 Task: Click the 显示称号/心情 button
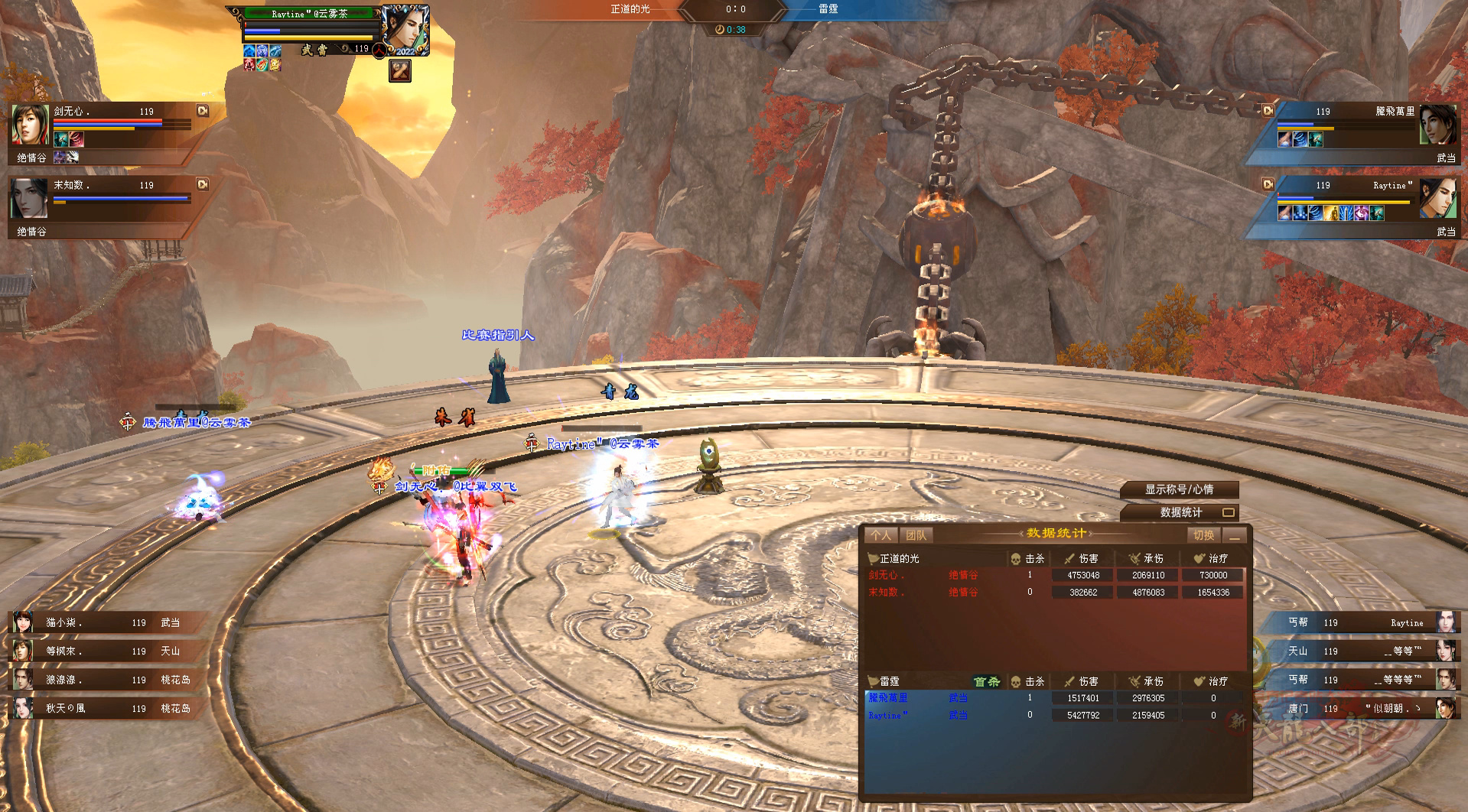1179,489
